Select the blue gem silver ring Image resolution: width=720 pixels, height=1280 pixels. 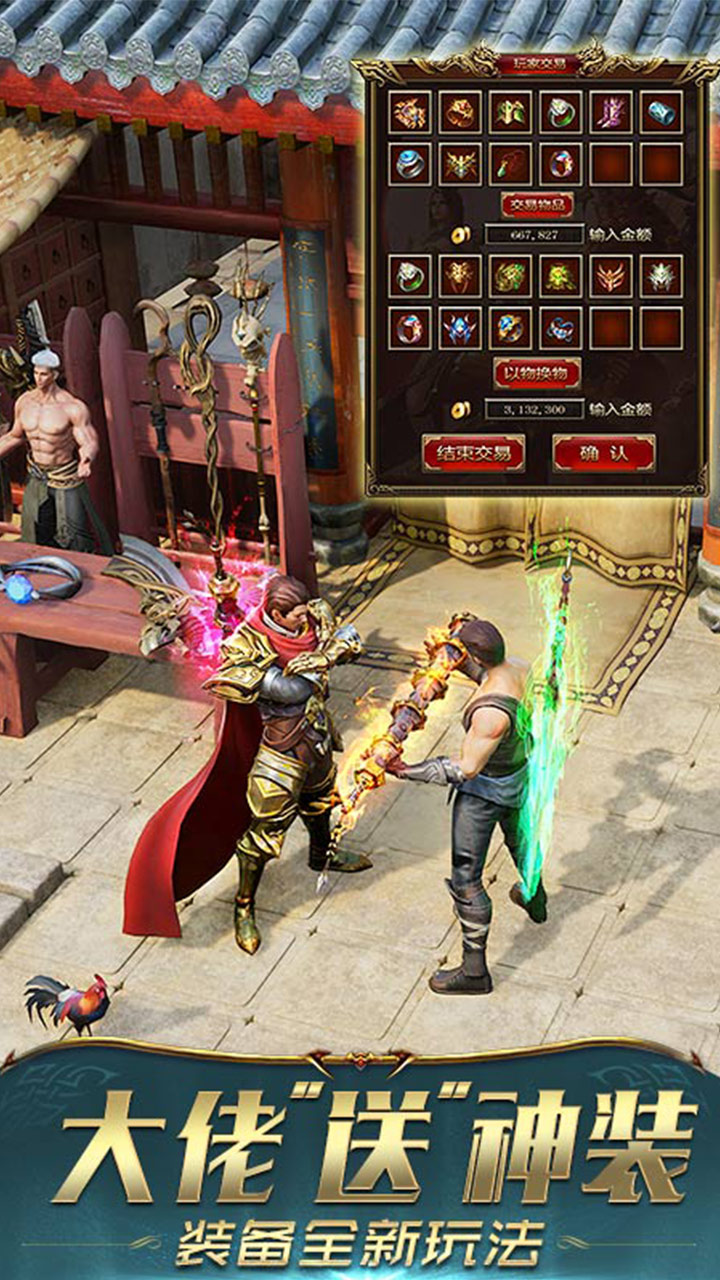coord(410,163)
